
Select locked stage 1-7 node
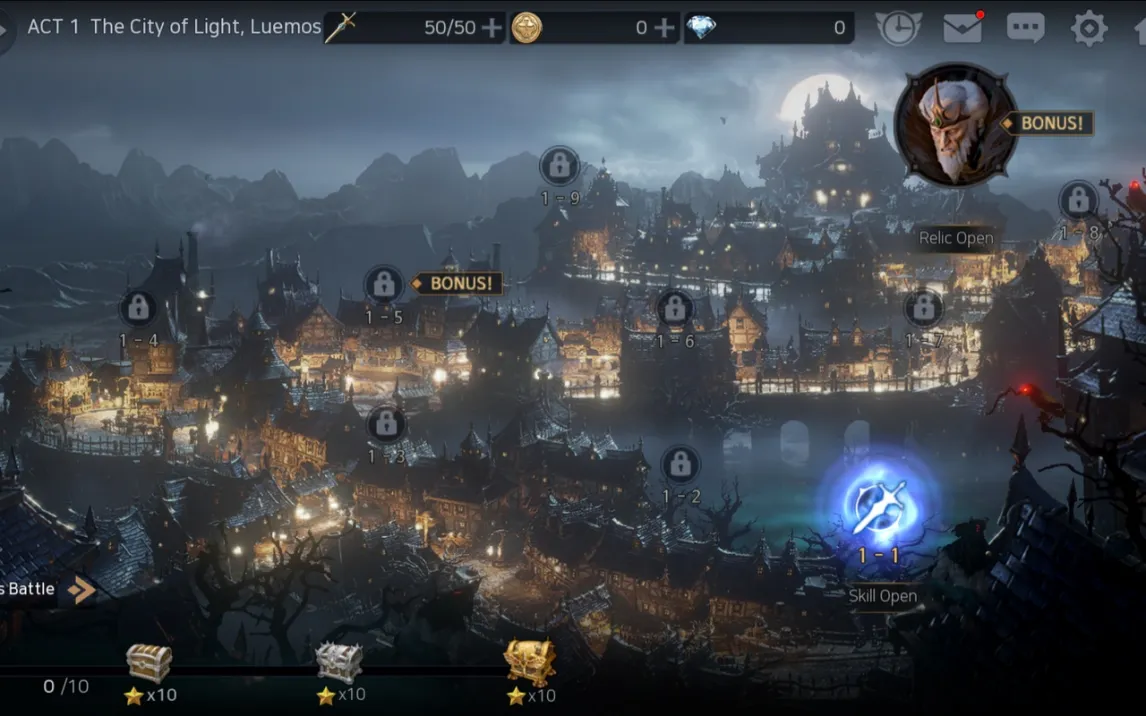pos(923,308)
